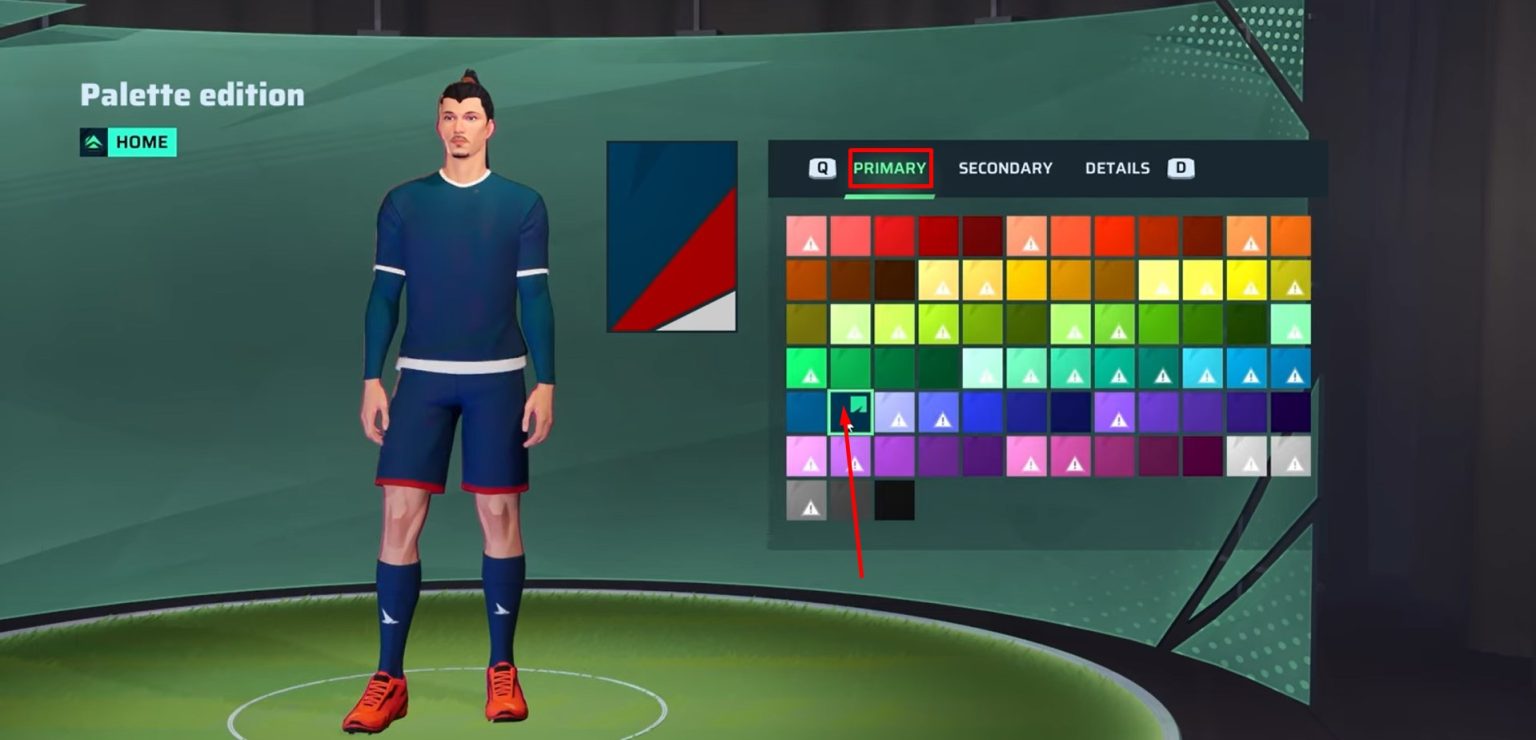Select the PRIMARY tab
Image resolution: width=1536 pixels, height=740 pixels.
tap(889, 168)
